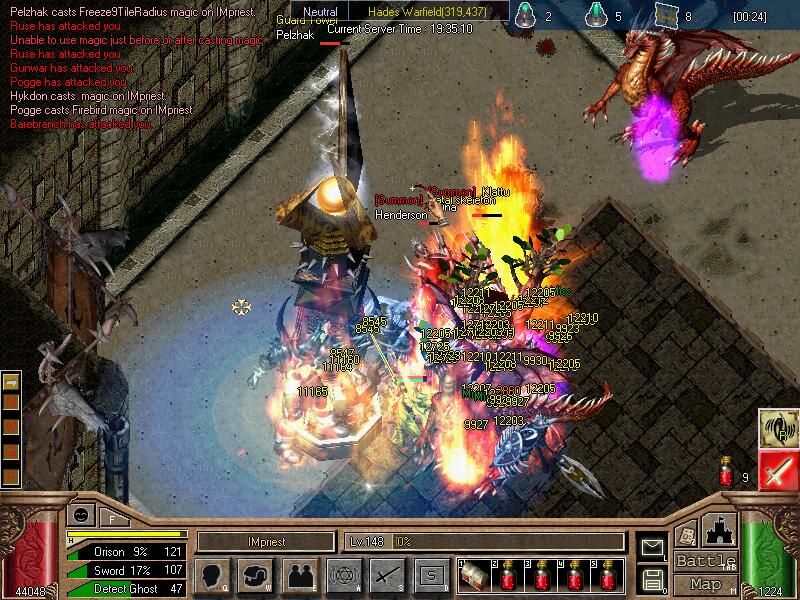800x600 pixels.
Task: Click the smiley face emote button
Action: coord(79,514)
